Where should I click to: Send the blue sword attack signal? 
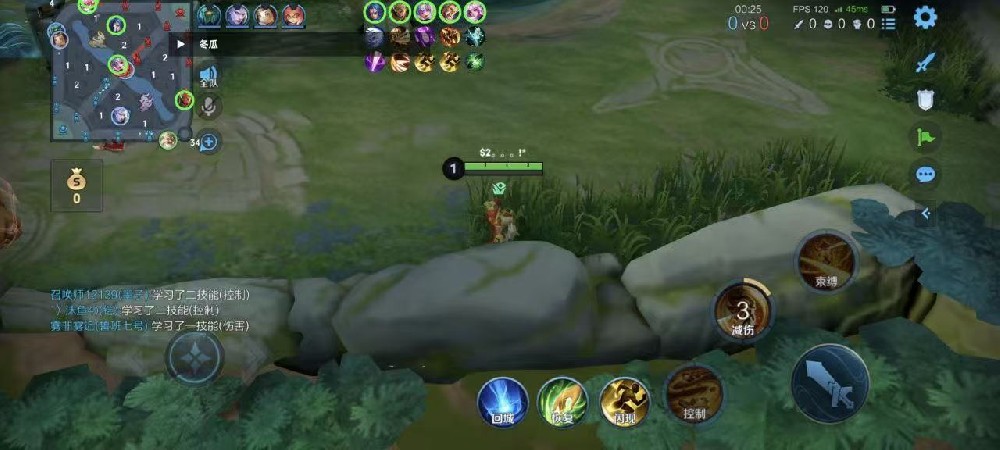click(x=926, y=62)
